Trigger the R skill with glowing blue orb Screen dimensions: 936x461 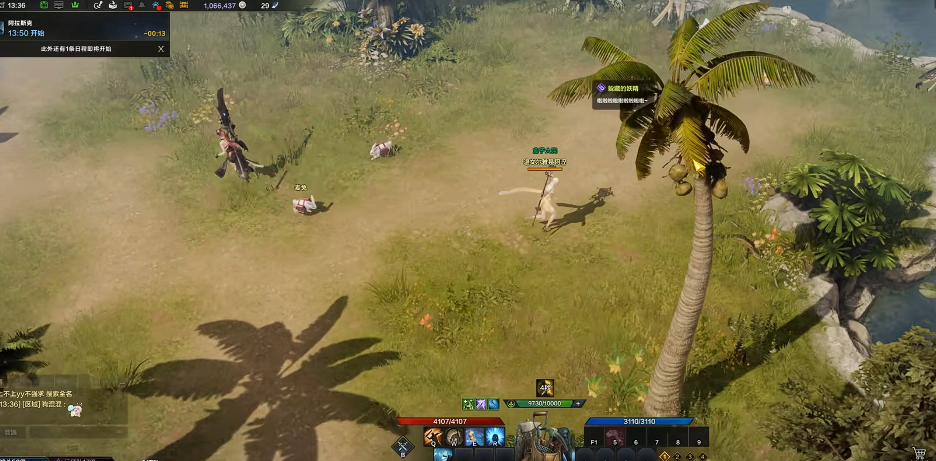point(494,437)
